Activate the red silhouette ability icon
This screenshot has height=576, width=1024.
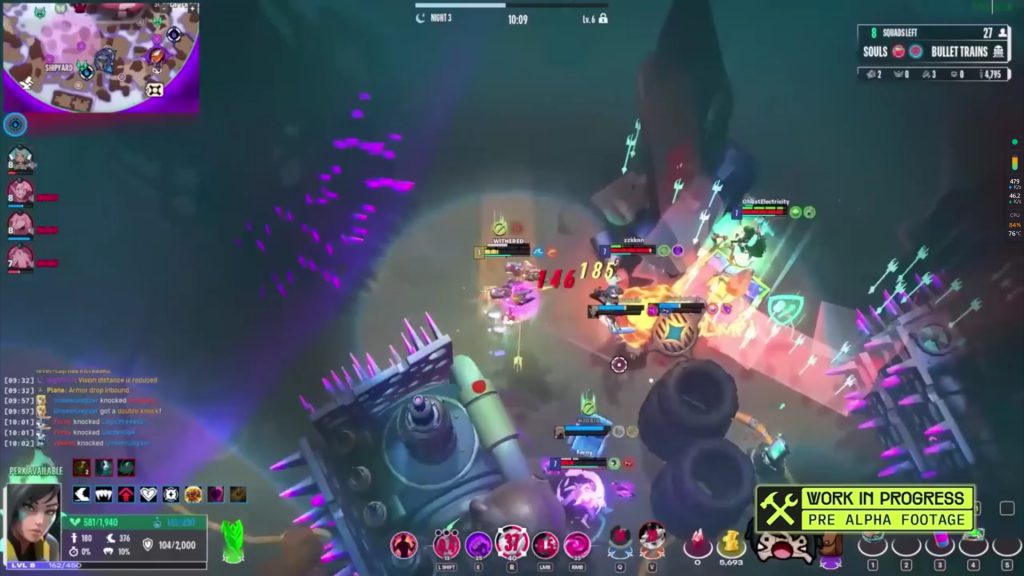coord(404,544)
